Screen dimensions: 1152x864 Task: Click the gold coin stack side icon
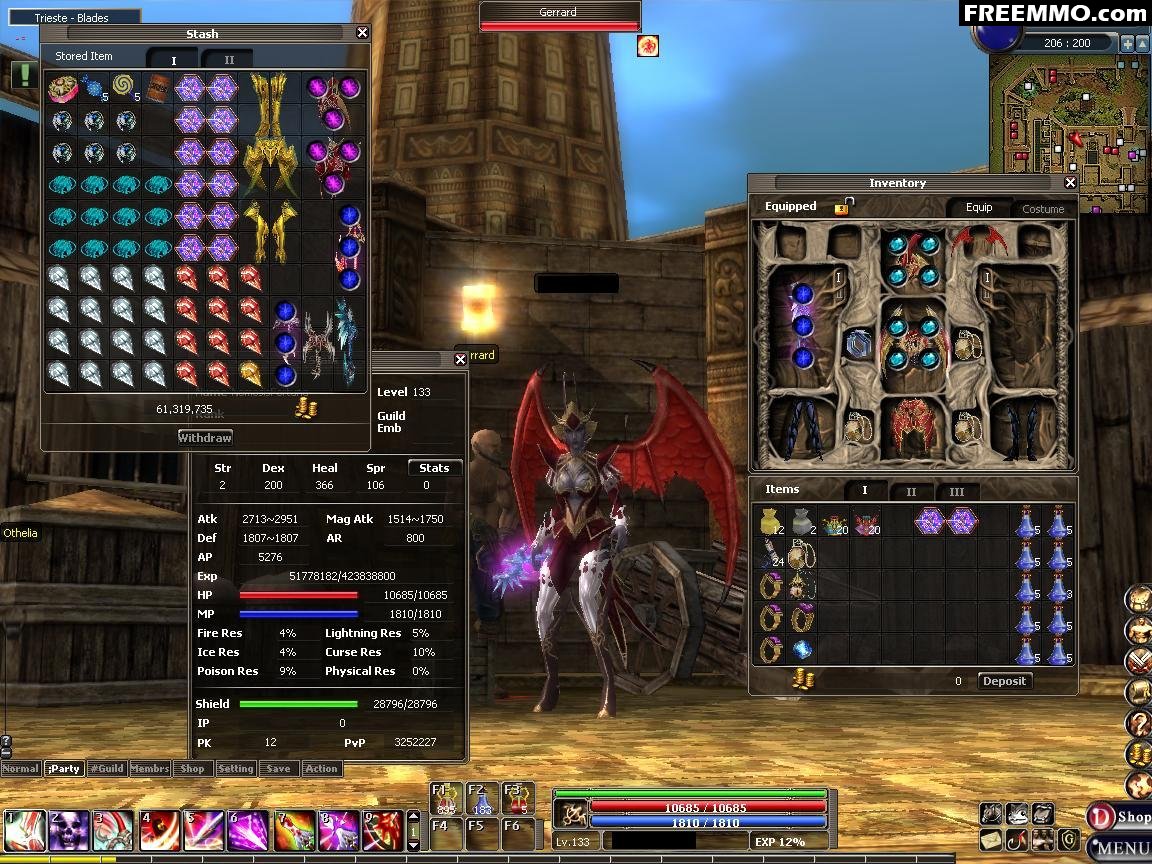(1138, 754)
